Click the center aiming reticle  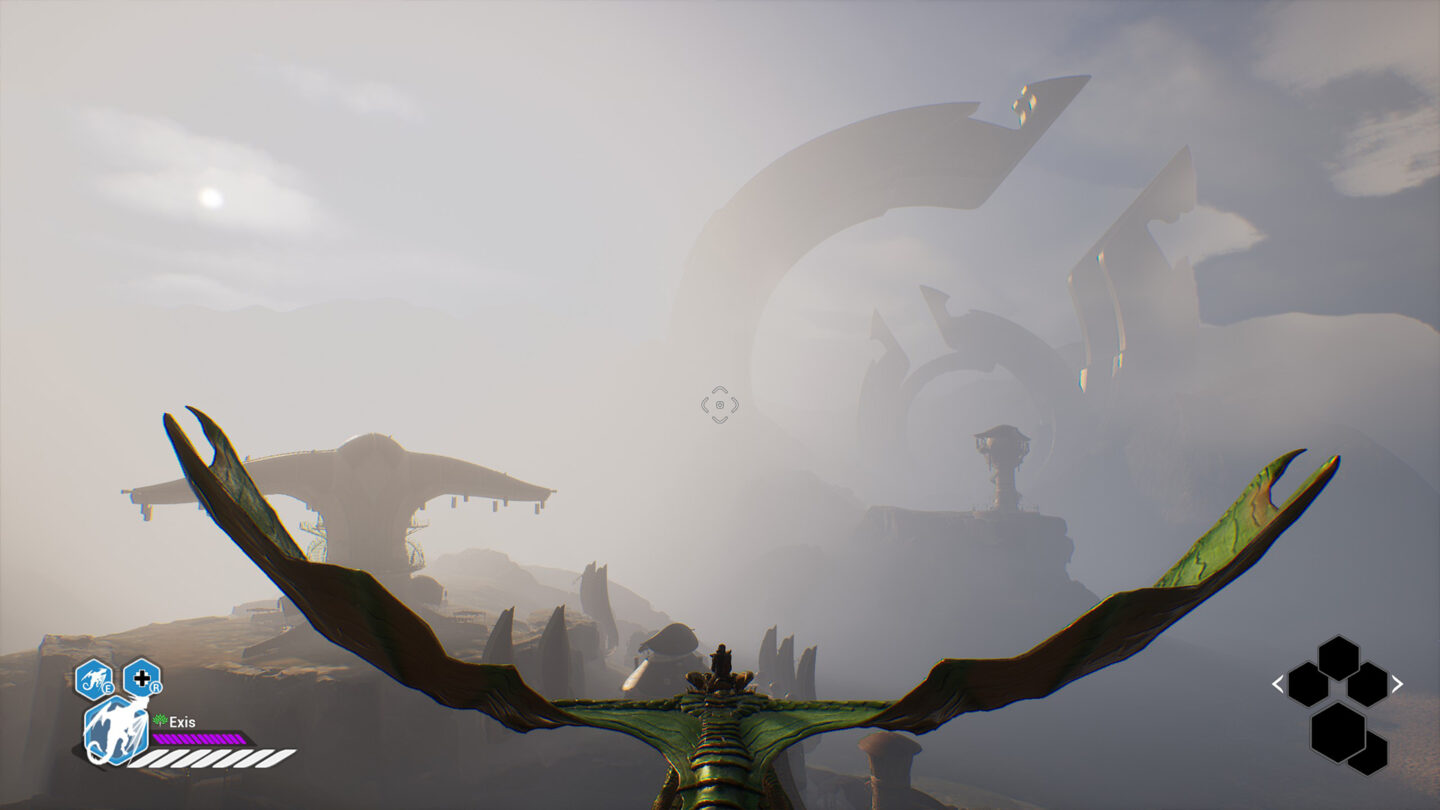click(x=718, y=404)
